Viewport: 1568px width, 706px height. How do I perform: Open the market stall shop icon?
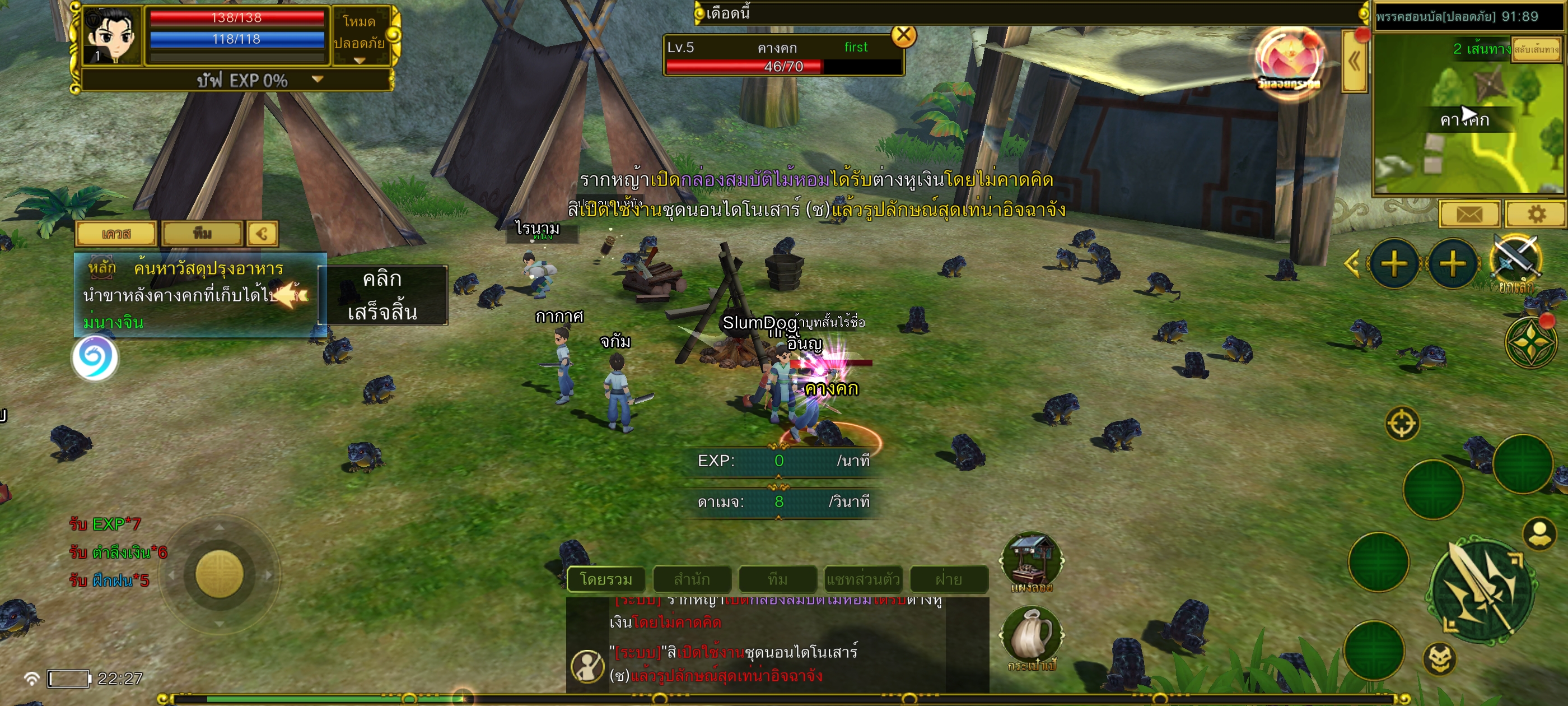click(x=1032, y=561)
